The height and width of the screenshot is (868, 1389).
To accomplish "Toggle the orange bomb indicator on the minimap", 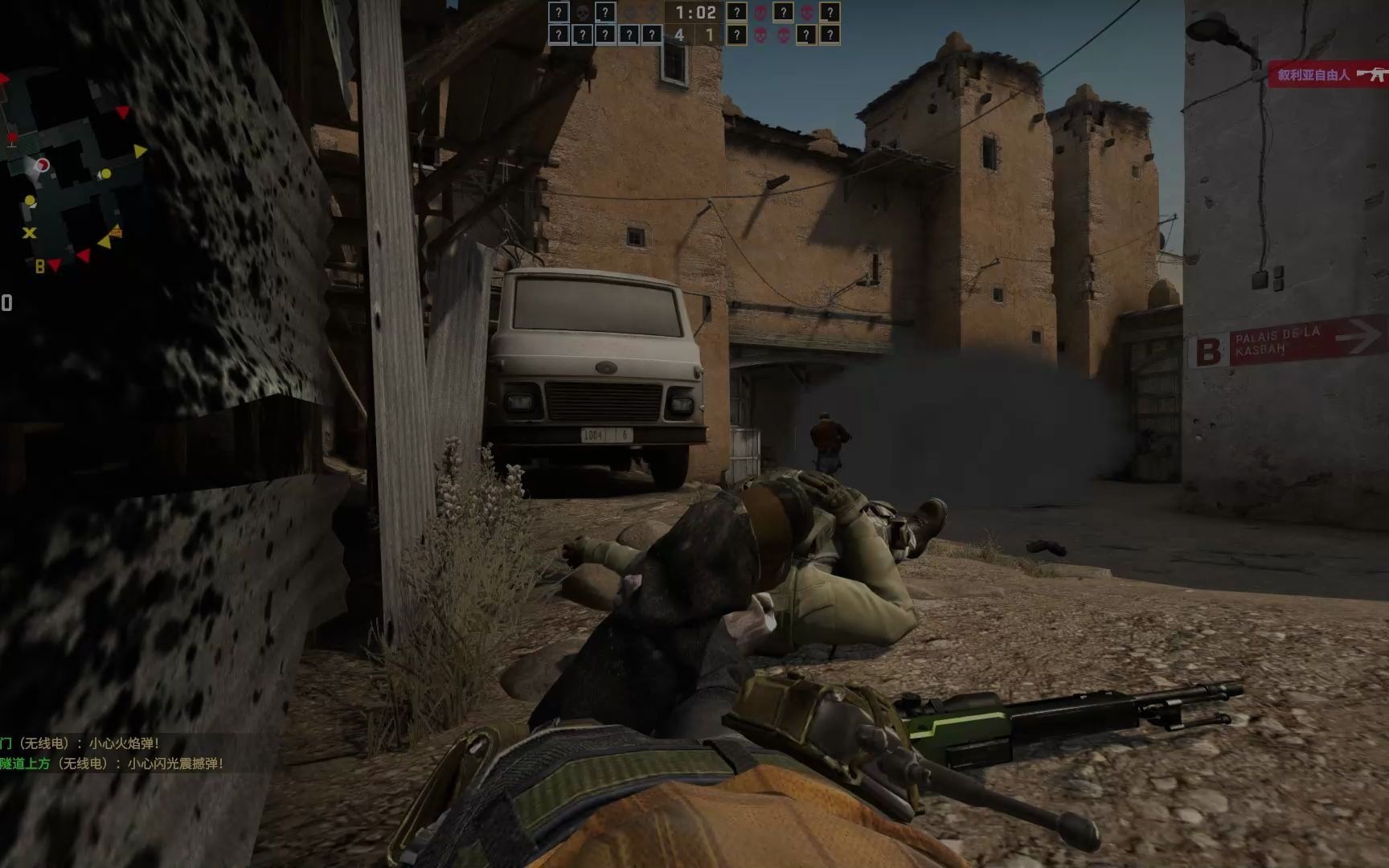I will click(x=117, y=231).
